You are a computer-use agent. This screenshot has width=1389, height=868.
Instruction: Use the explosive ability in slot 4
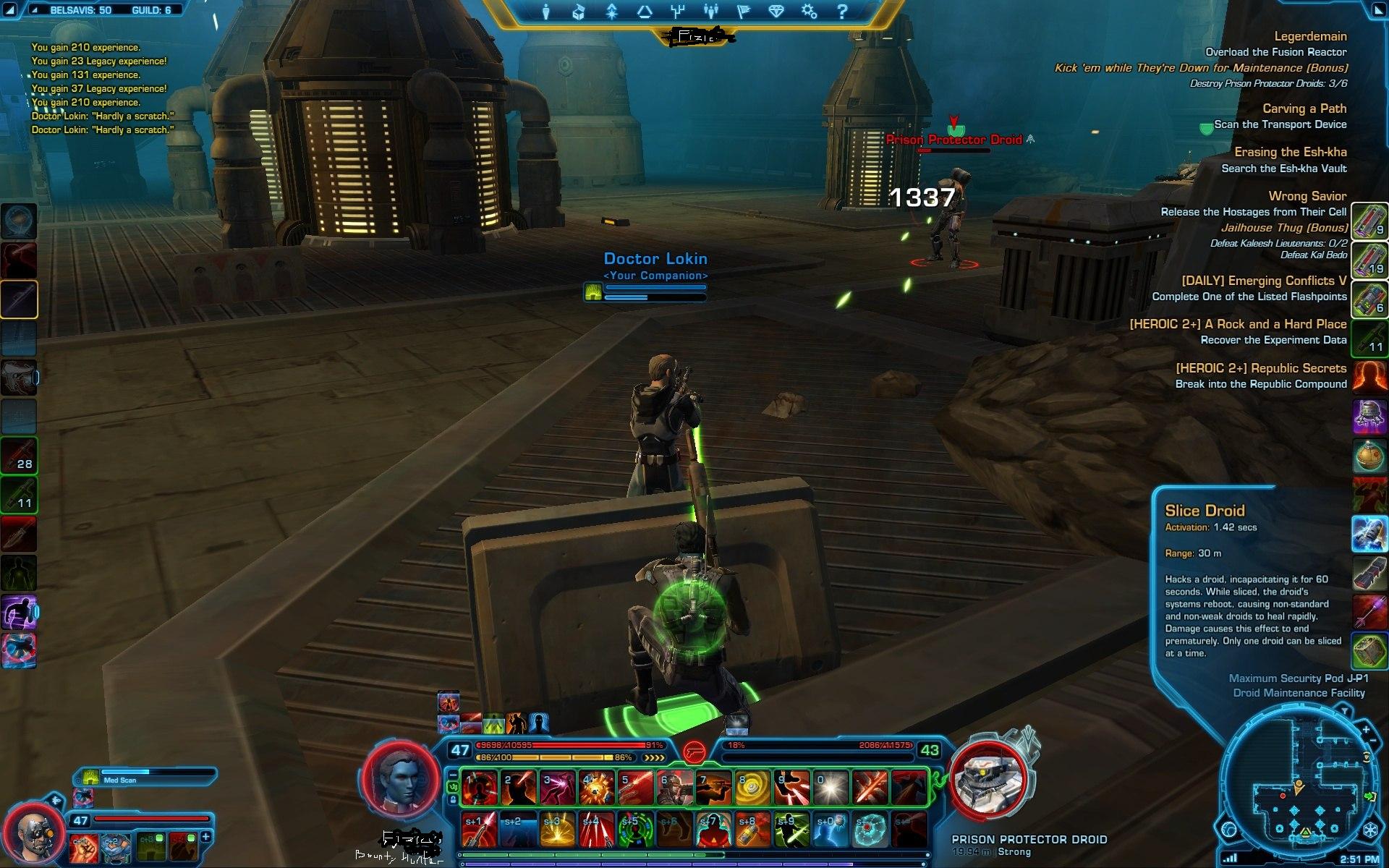click(597, 788)
